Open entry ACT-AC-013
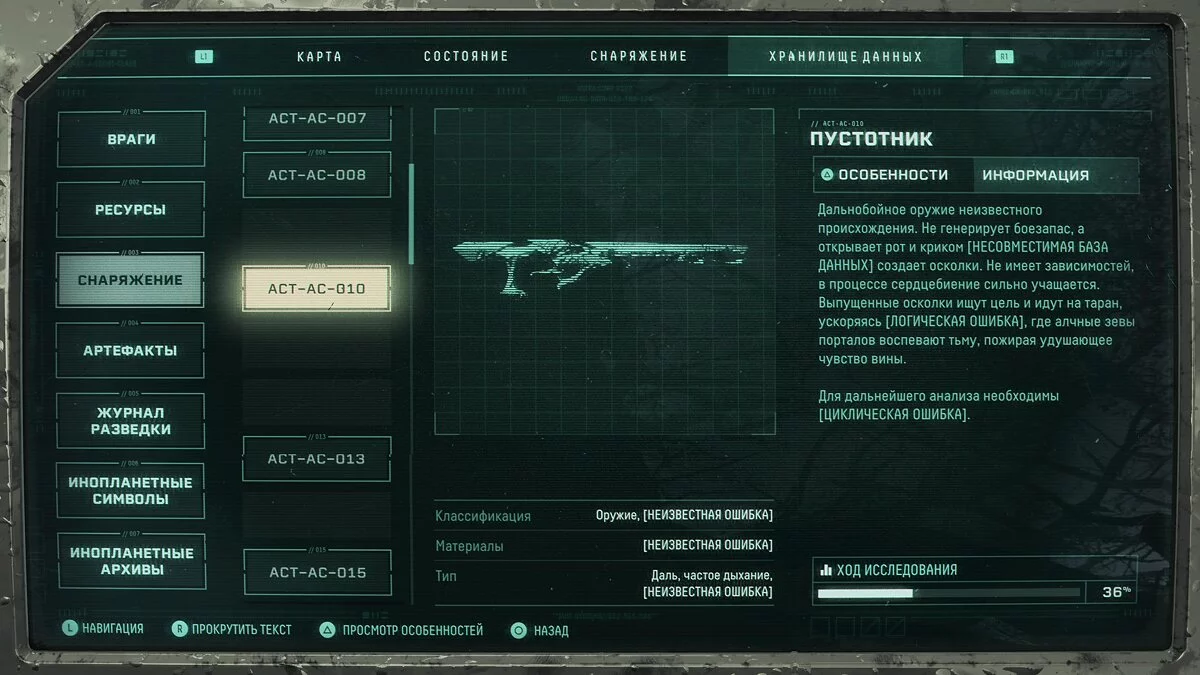Image resolution: width=1200 pixels, height=675 pixels. [x=317, y=459]
